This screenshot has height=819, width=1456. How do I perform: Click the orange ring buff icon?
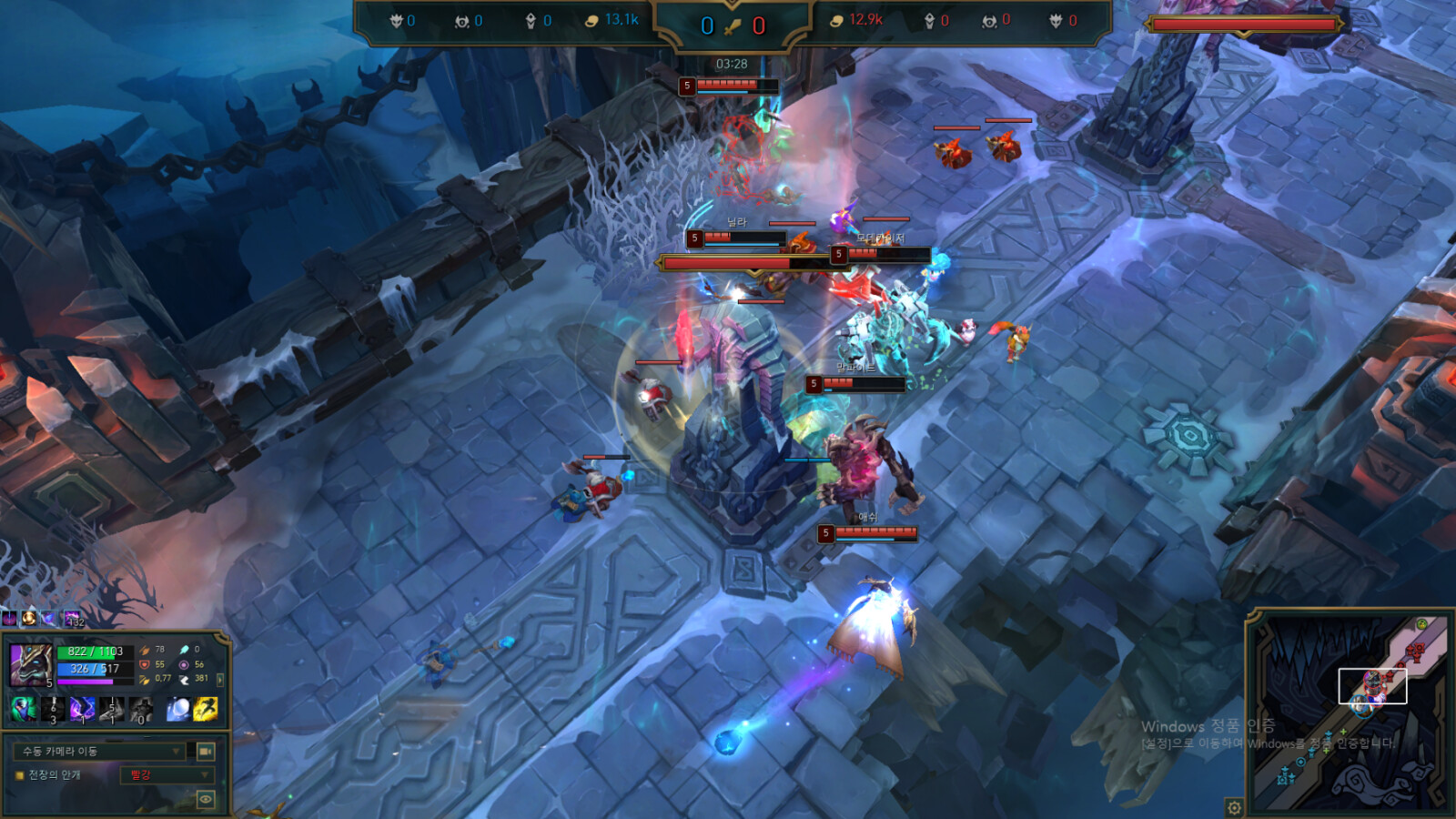tap(29, 619)
